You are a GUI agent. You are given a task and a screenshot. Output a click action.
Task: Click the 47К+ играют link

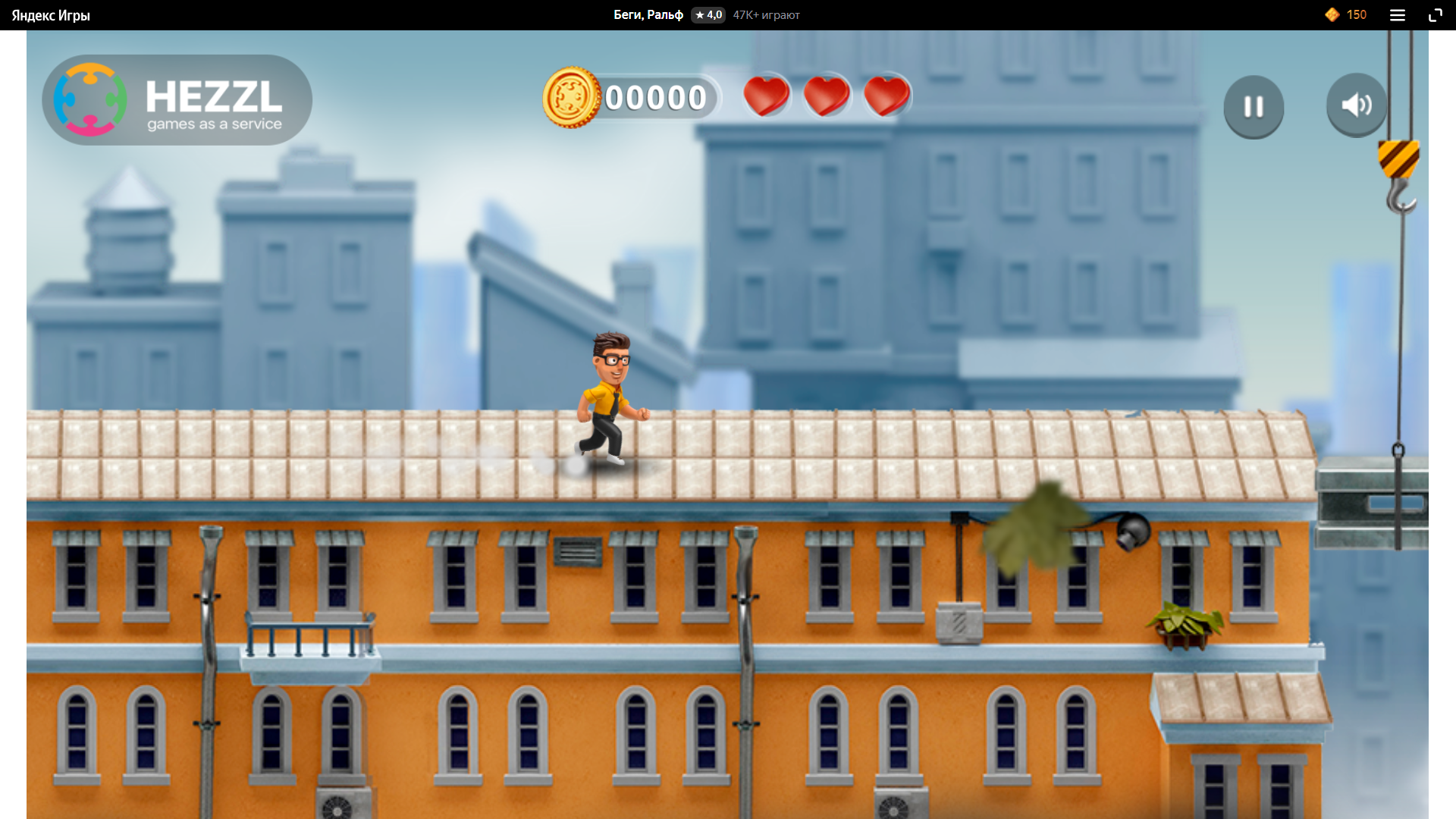(x=766, y=14)
